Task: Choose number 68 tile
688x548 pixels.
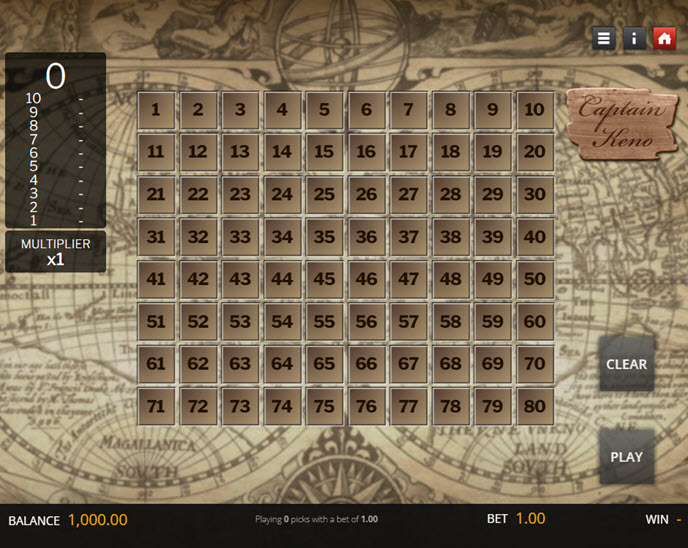Action: [450, 364]
